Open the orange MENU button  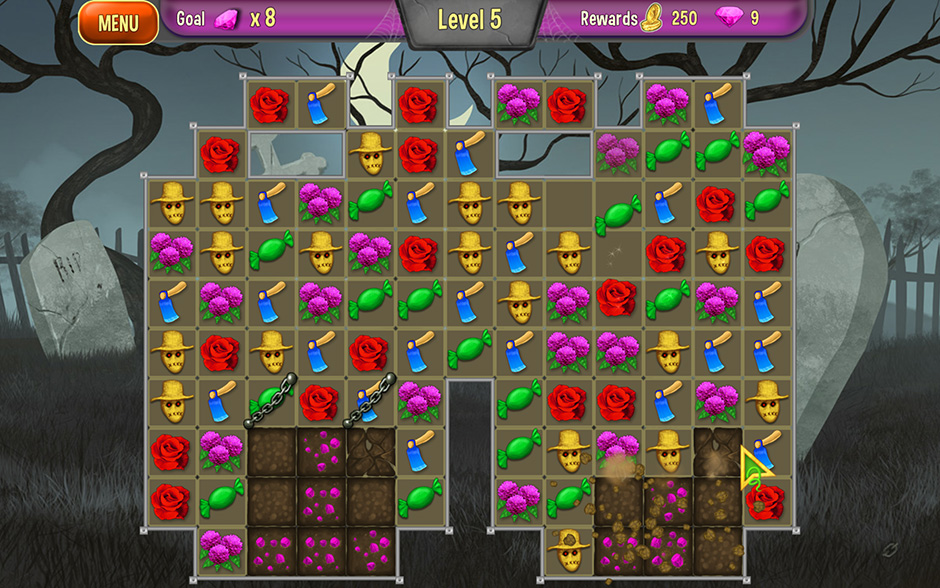(x=118, y=22)
